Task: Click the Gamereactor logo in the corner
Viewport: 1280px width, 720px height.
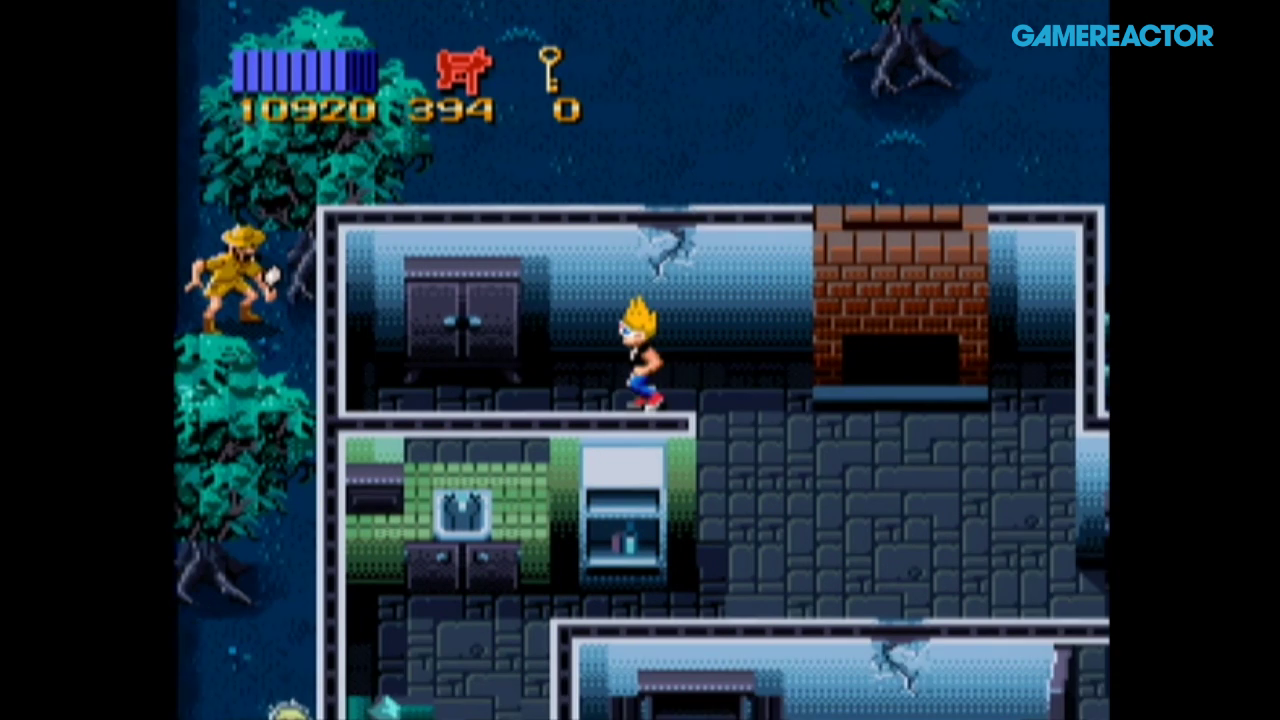Action: click(x=1112, y=36)
